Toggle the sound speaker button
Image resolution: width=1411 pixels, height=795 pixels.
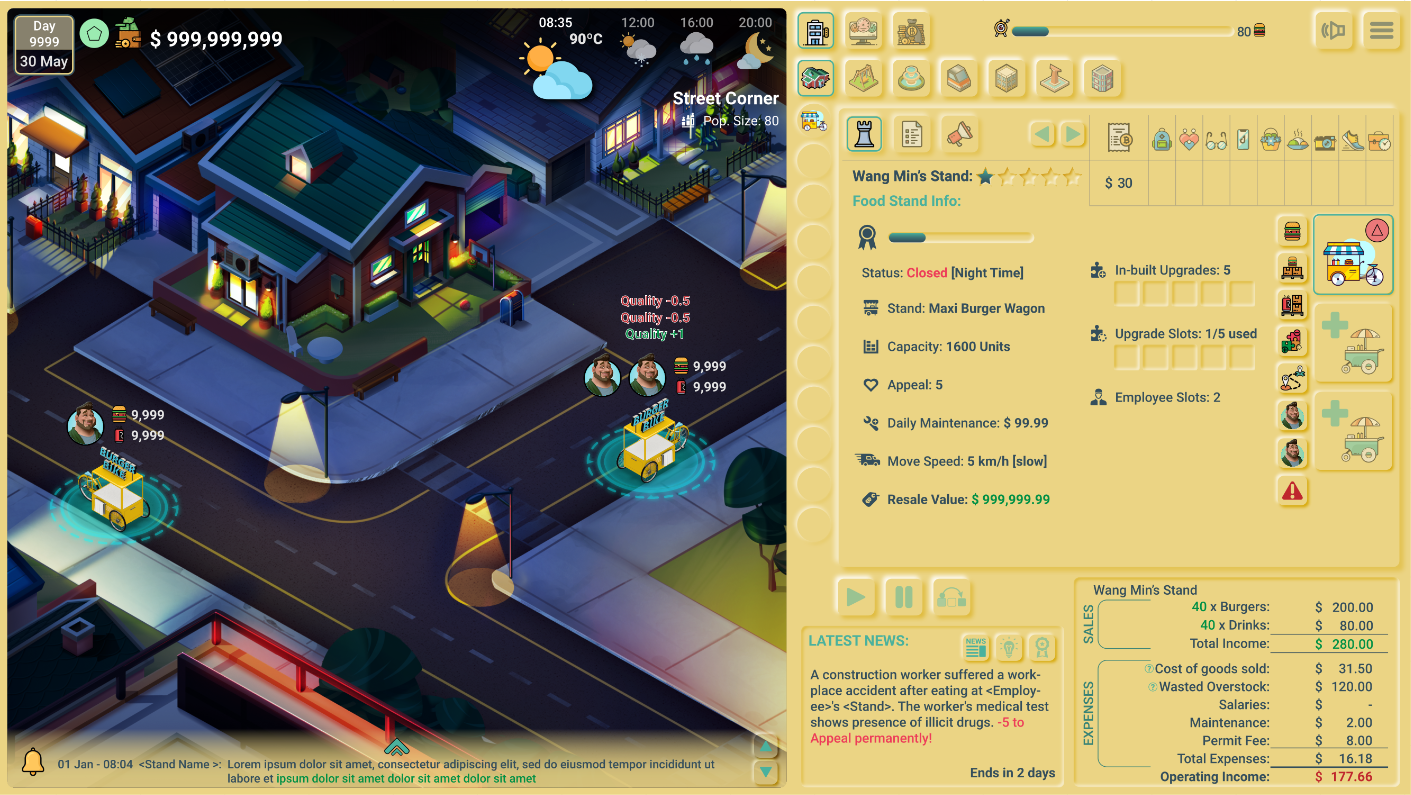[1332, 31]
